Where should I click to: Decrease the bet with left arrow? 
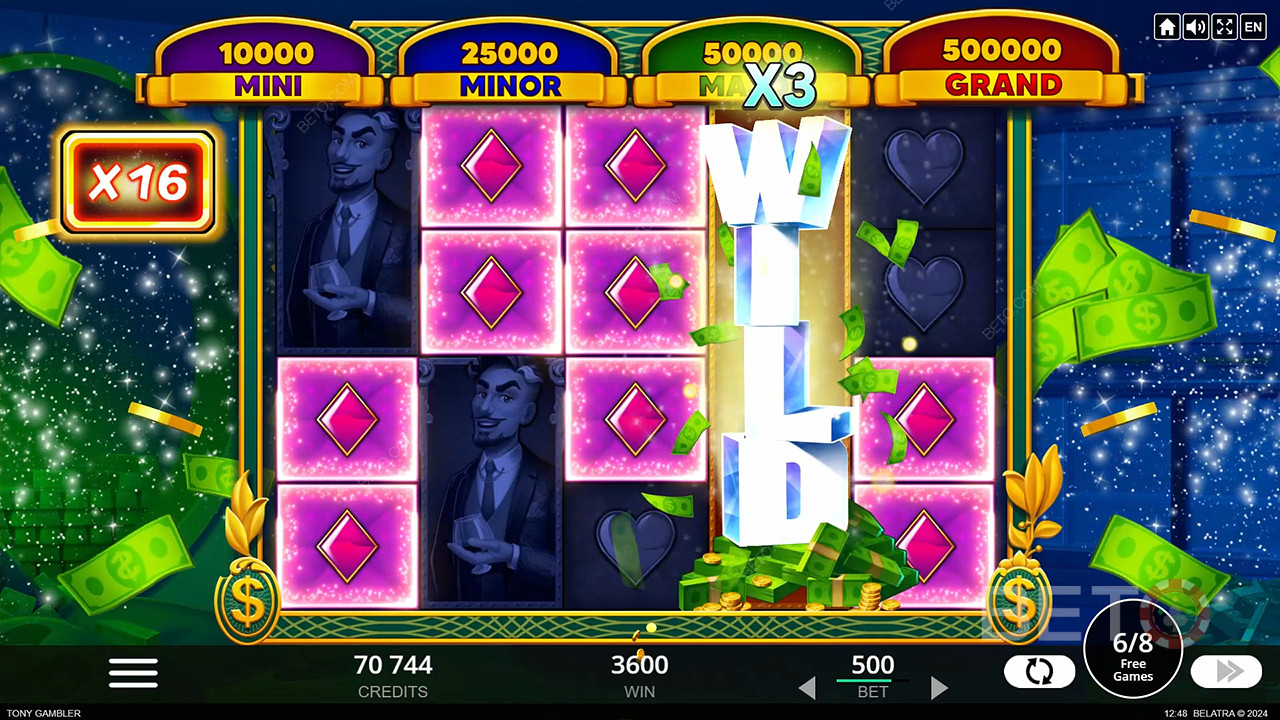coord(807,688)
